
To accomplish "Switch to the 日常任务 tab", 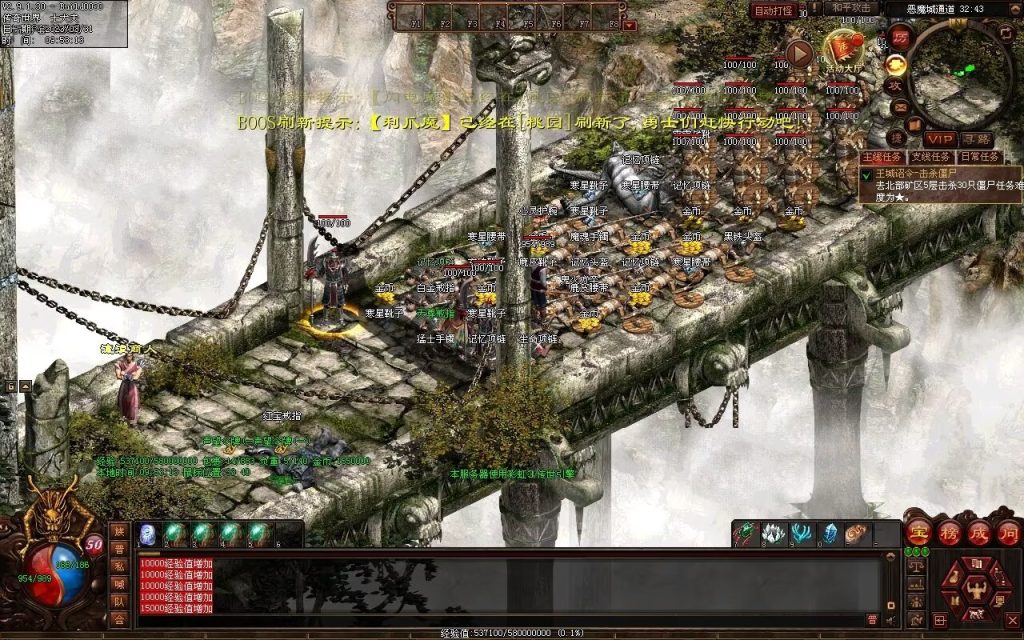I will tap(980, 157).
